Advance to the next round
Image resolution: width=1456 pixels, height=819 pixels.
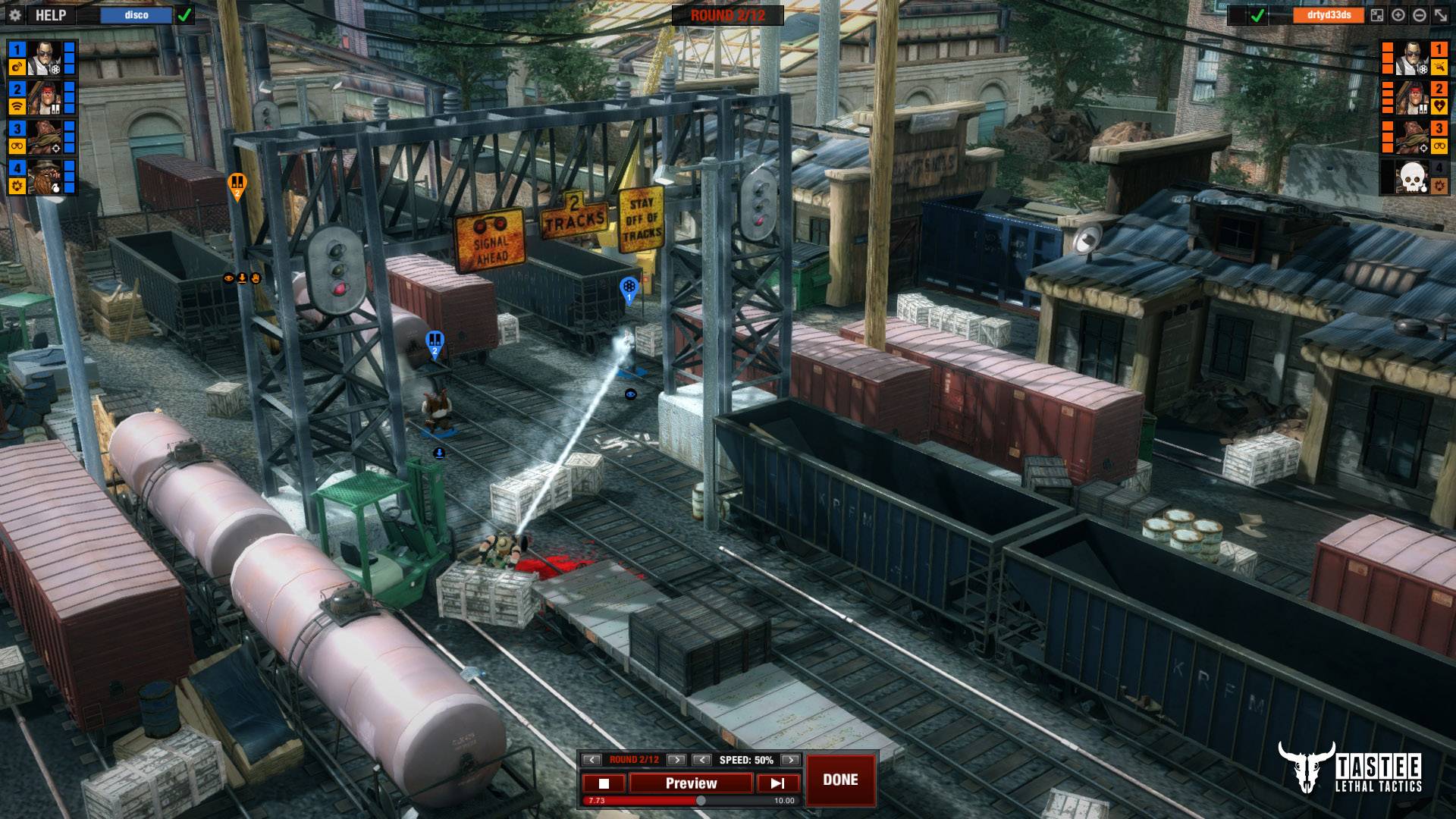point(676,760)
